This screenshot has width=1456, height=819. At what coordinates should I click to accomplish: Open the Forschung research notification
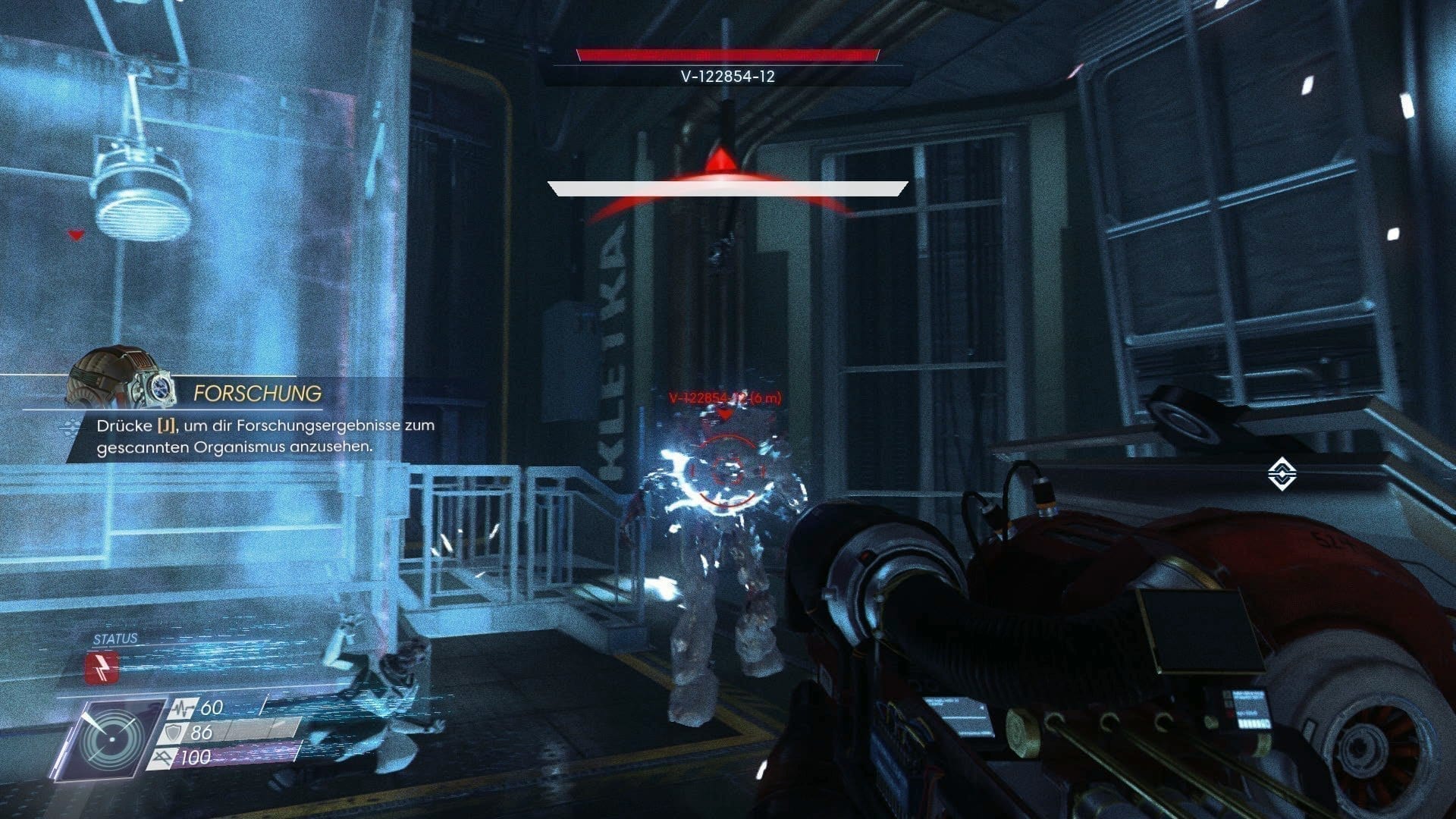point(257,393)
